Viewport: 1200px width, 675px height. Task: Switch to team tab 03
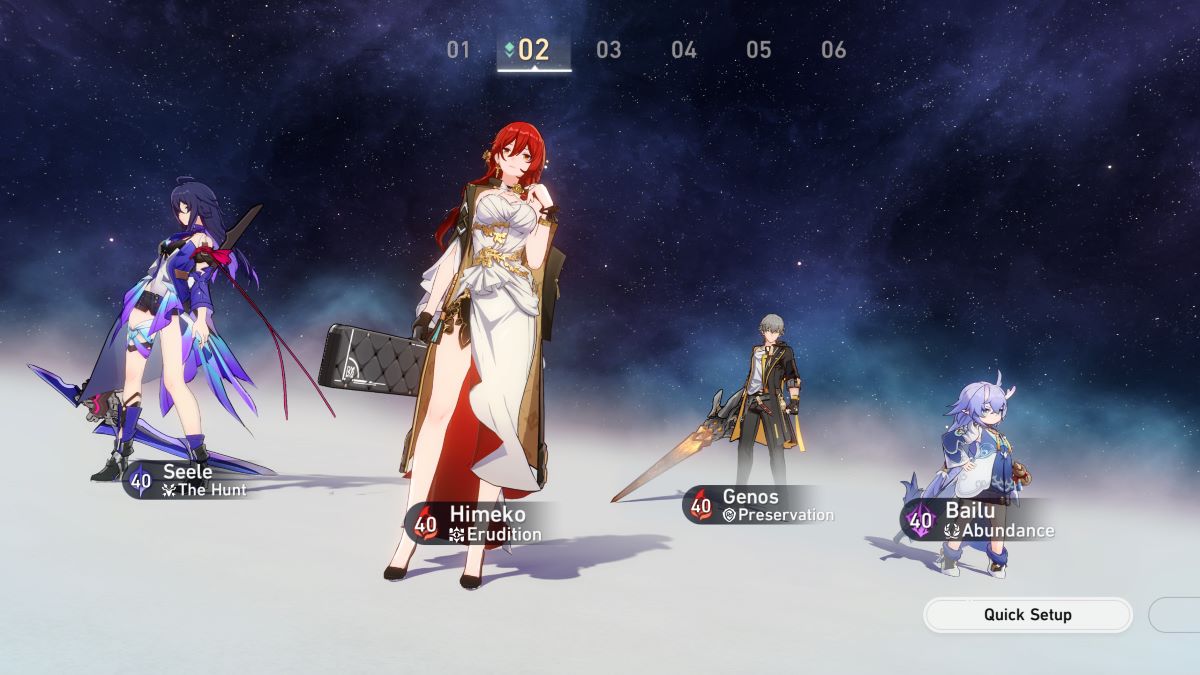[608, 50]
